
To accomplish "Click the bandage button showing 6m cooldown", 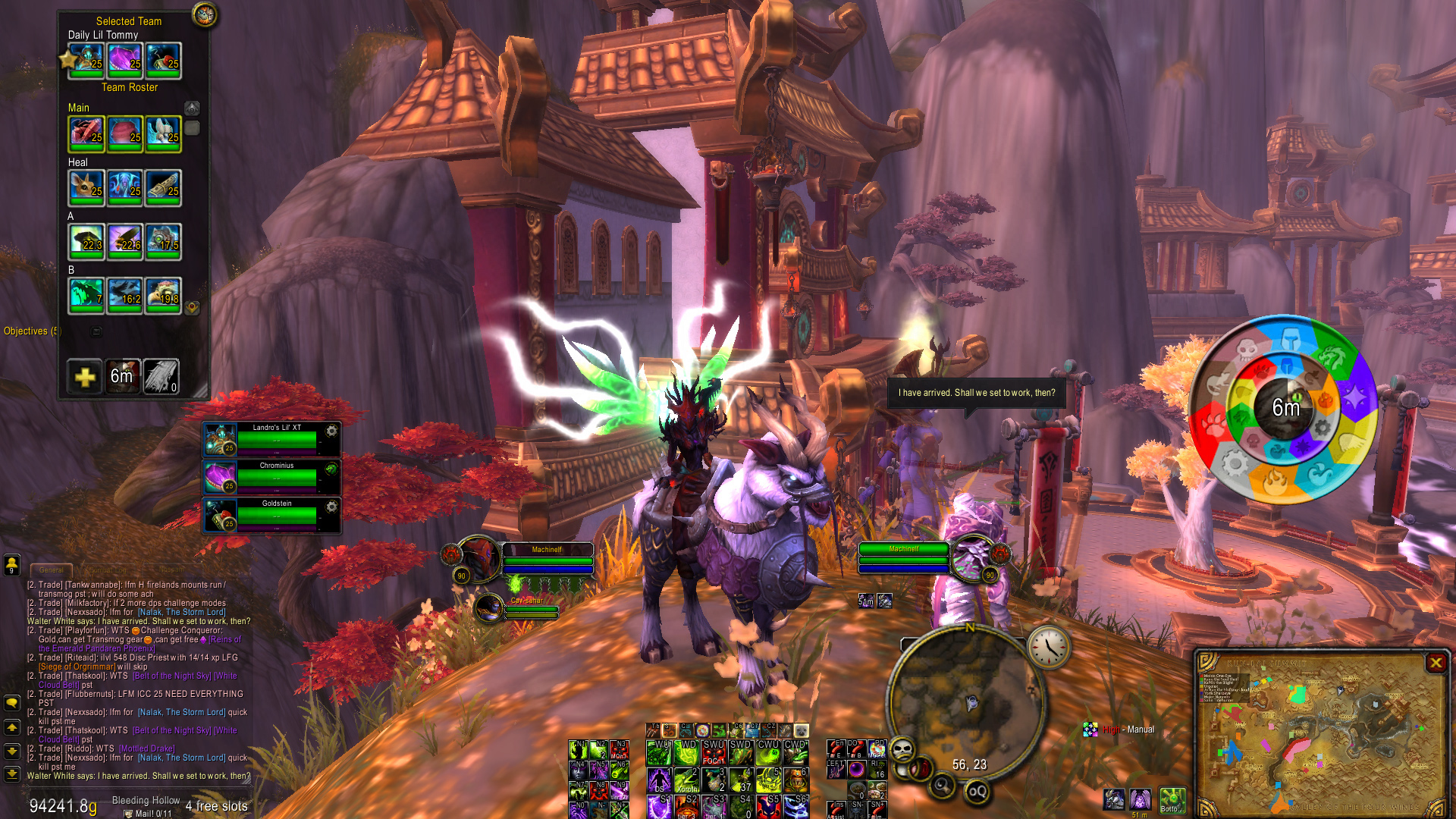I will tap(123, 377).
